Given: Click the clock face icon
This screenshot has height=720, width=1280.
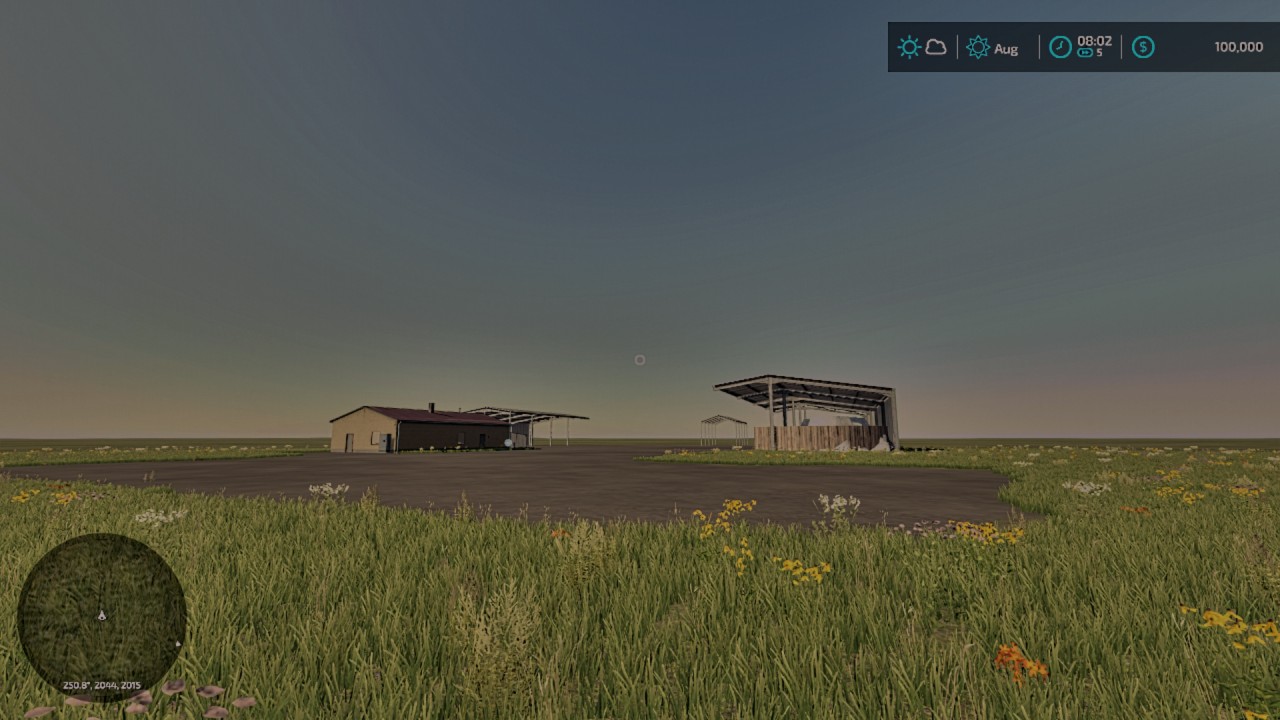Looking at the screenshot, I should point(1060,47).
